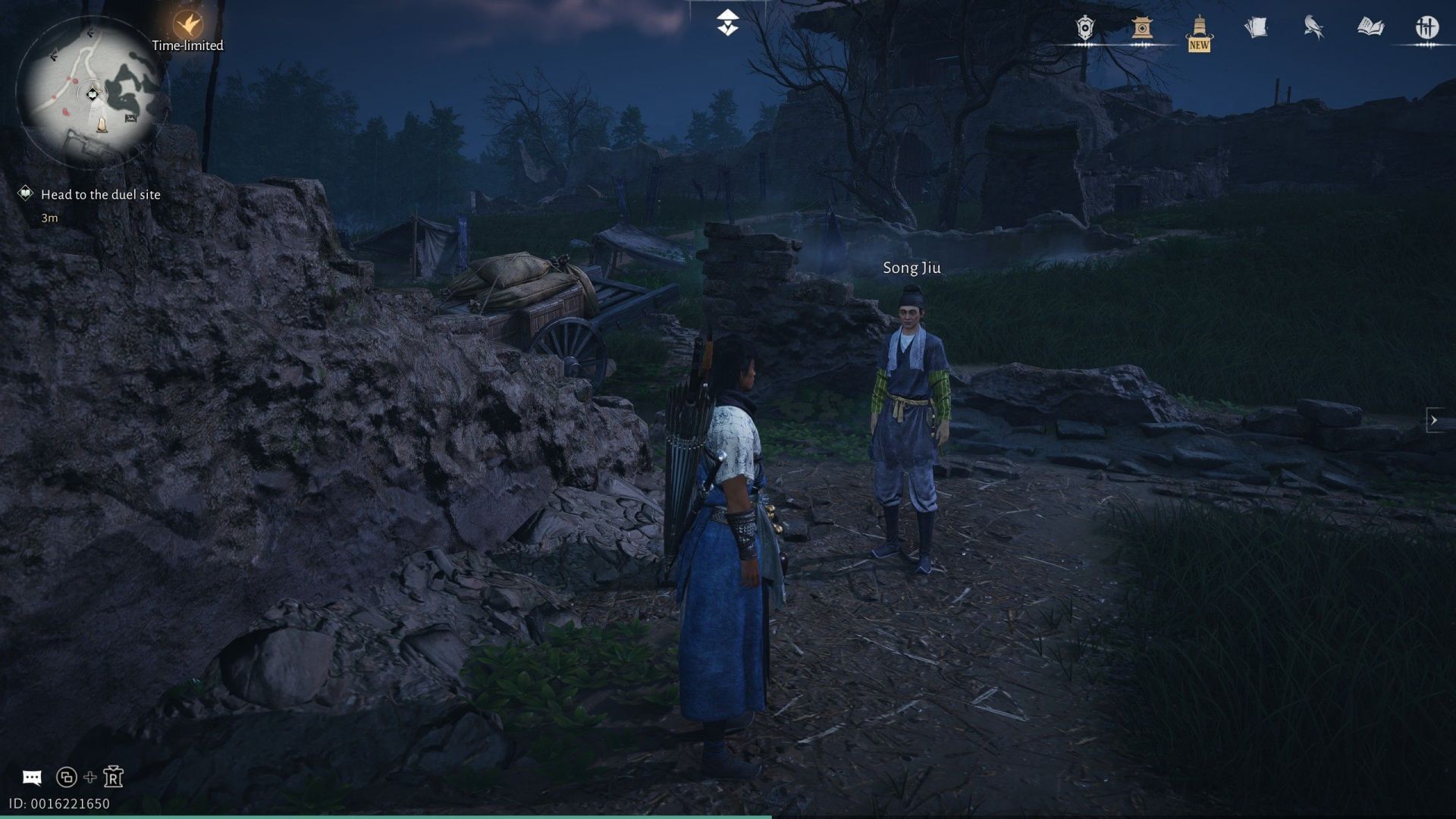1456x819 pixels.
Task: Toggle the Head to the duel site quest tracker
Action: tap(101, 194)
